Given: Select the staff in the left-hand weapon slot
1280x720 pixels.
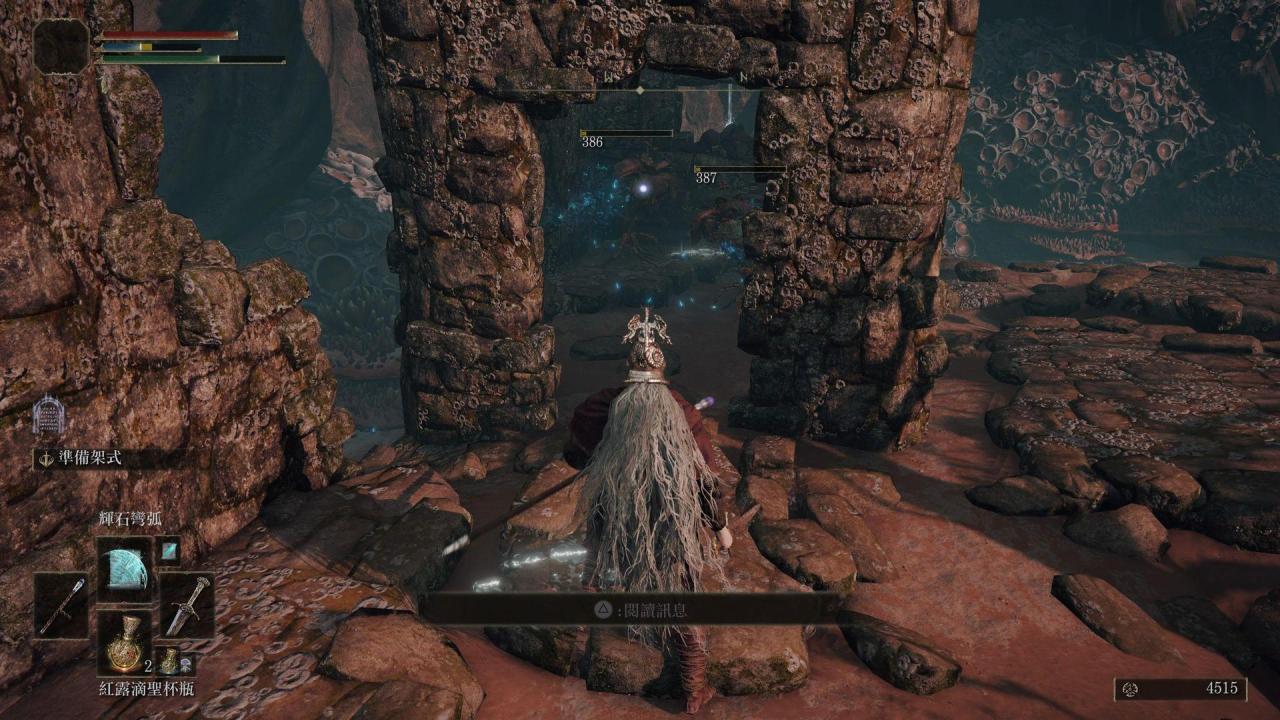Looking at the screenshot, I should (x=61, y=604).
